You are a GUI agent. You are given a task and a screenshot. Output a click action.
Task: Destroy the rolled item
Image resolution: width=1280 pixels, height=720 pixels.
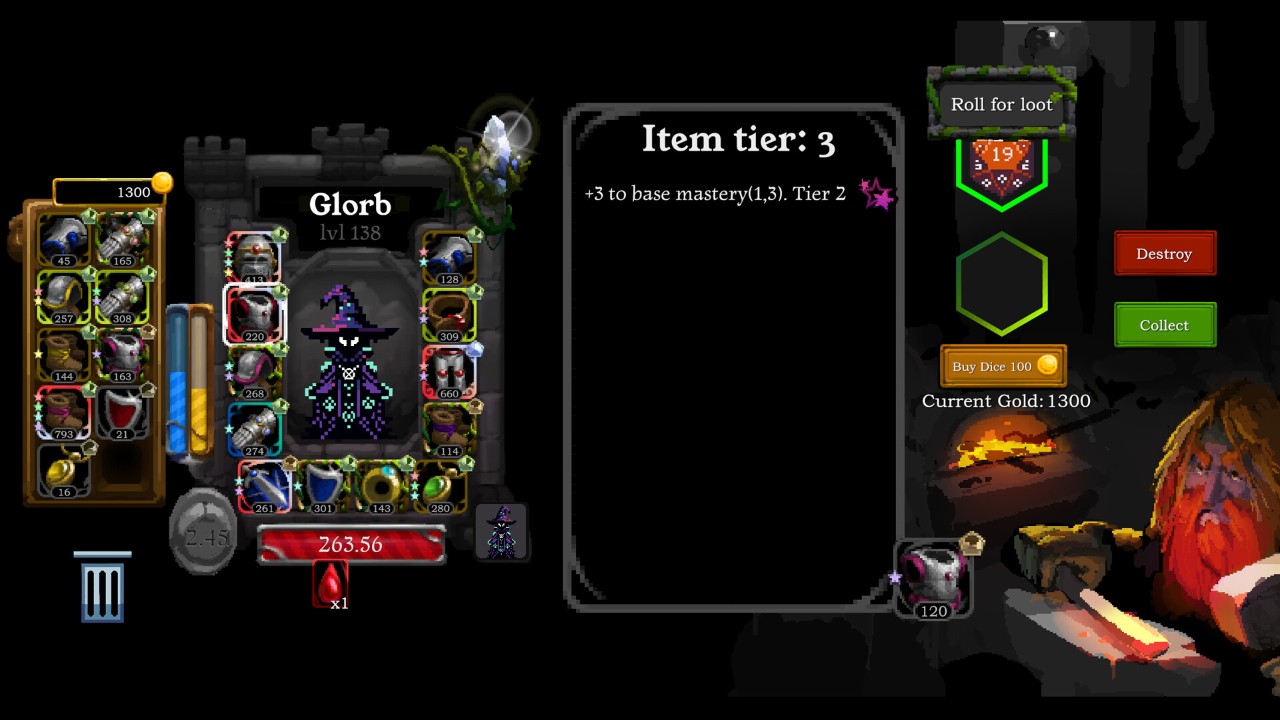(1165, 254)
